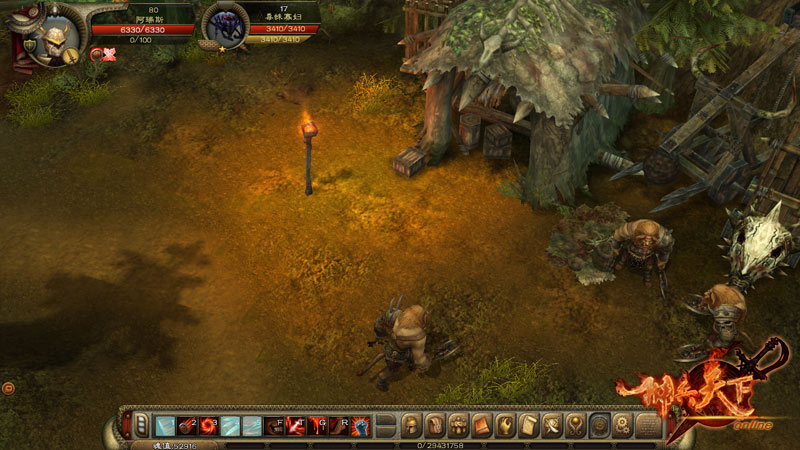
Task: Open the parchment scroll quest button
Action: click(x=529, y=426)
